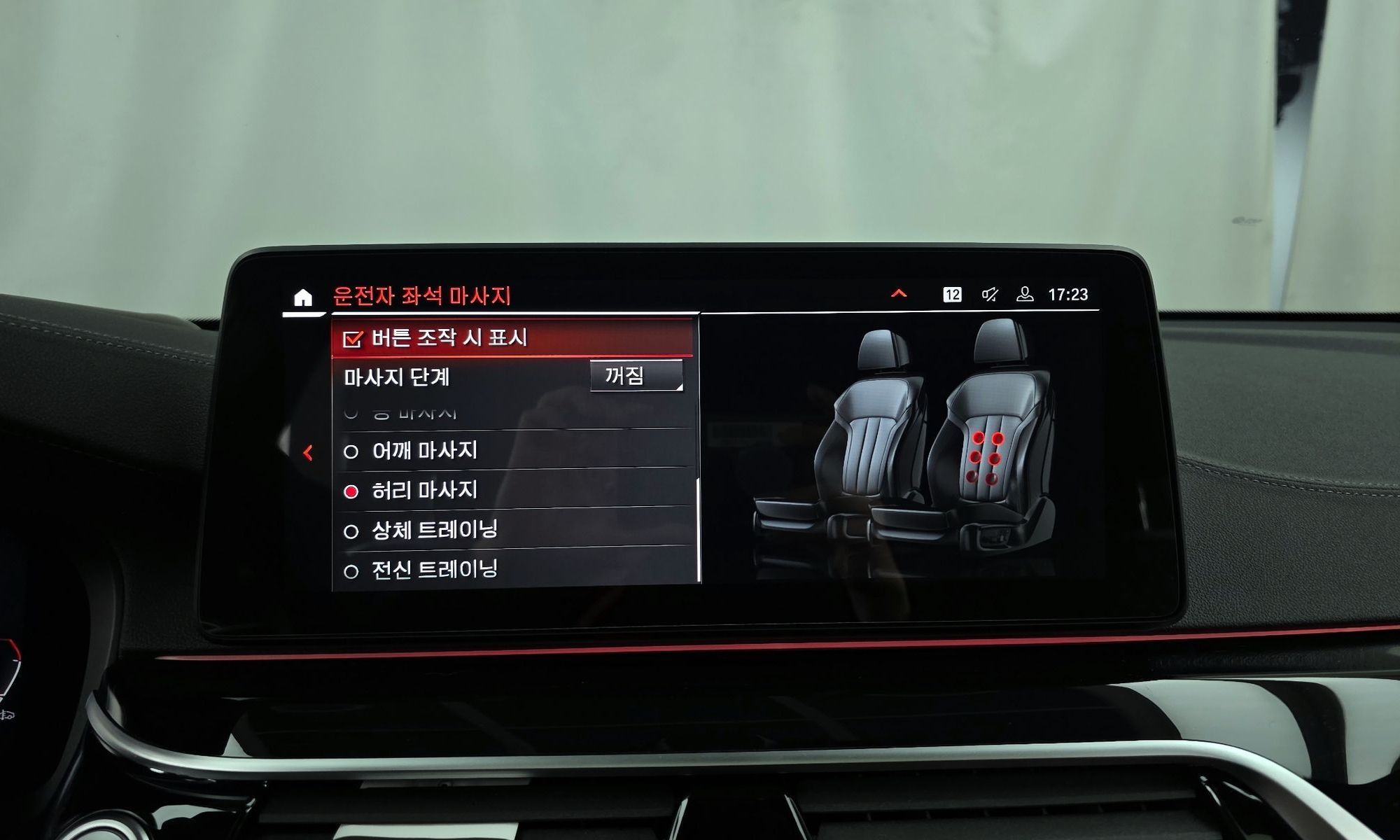This screenshot has height=840, width=1400.
Task: Toggle the 버튼 조작 시 표시 checkbox
Action: coord(352,339)
